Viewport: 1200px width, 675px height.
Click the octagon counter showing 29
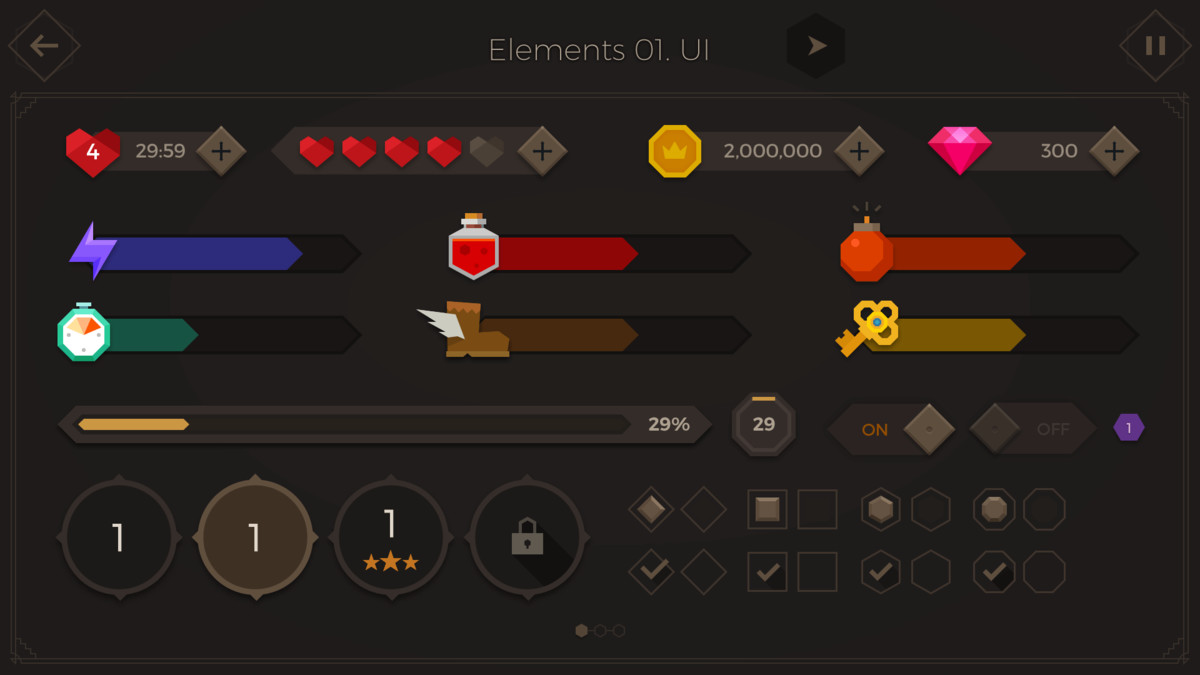tap(764, 425)
